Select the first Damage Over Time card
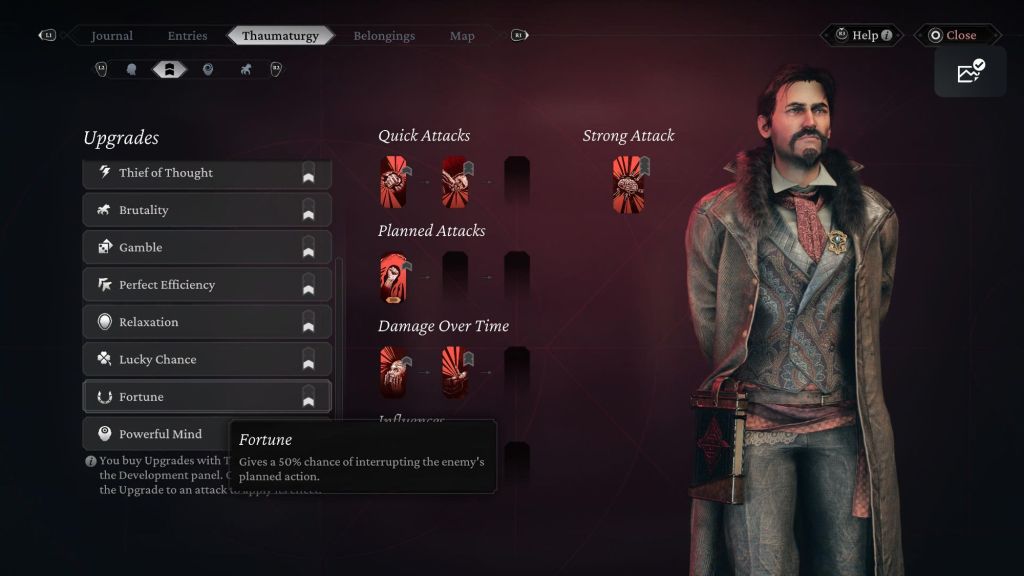 coord(393,372)
